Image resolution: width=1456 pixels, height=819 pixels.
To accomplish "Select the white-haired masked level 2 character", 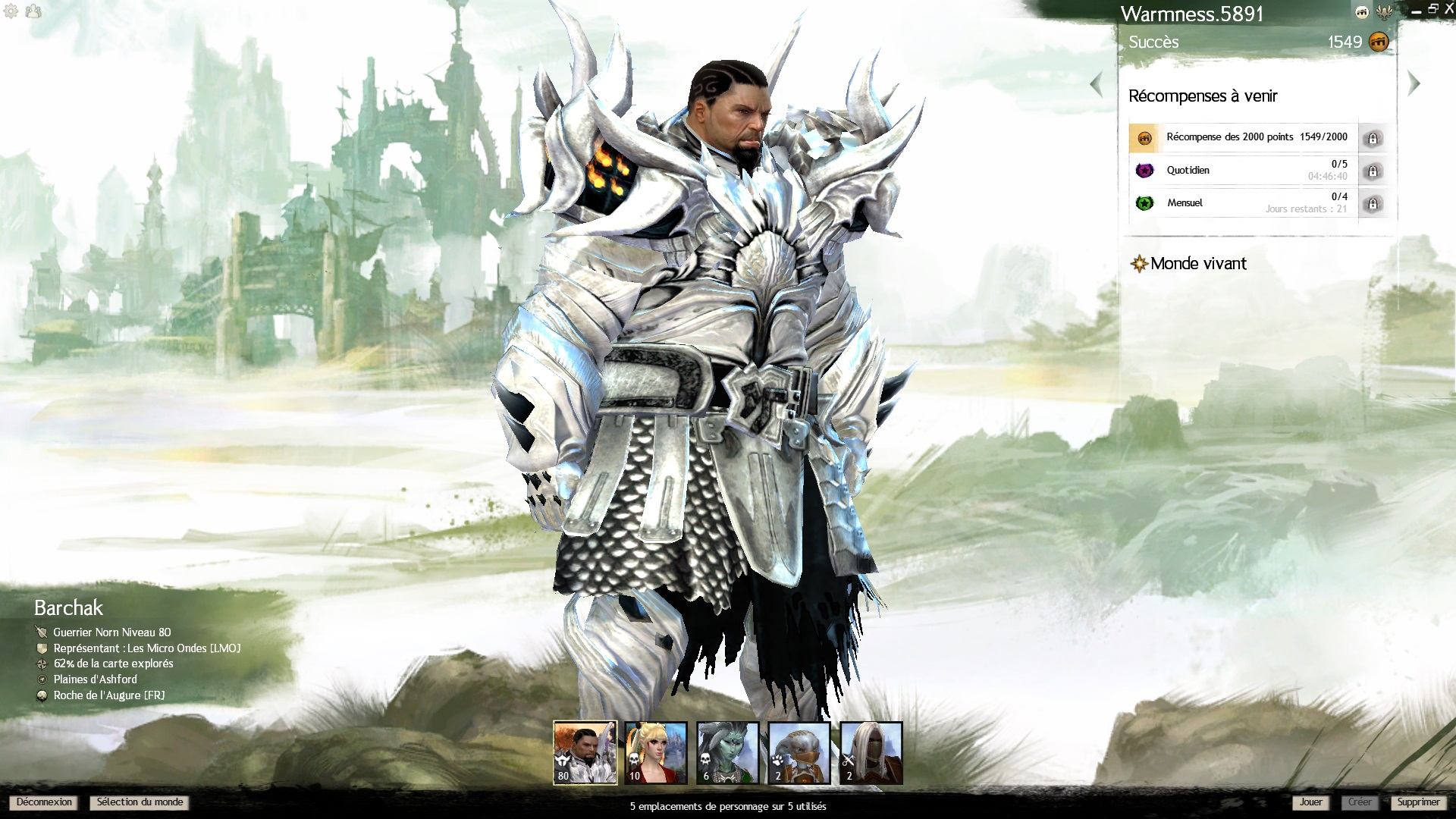I will (x=871, y=752).
